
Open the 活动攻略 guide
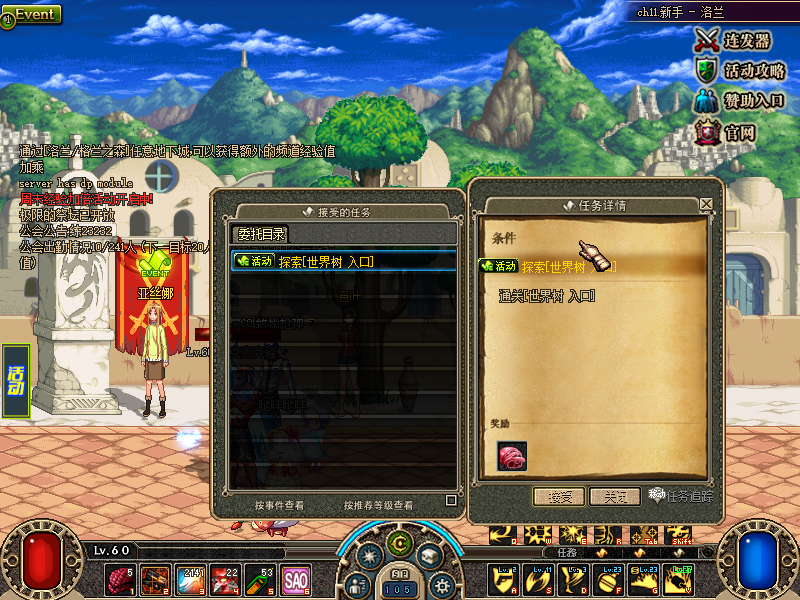click(x=740, y=71)
